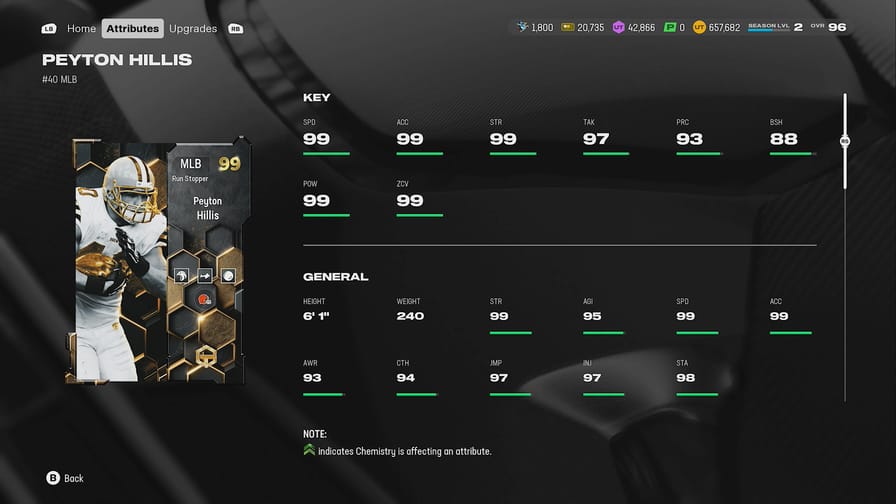The height and width of the screenshot is (504, 896).
Task: Open the Upgrades tab
Action: tap(193, 28)
